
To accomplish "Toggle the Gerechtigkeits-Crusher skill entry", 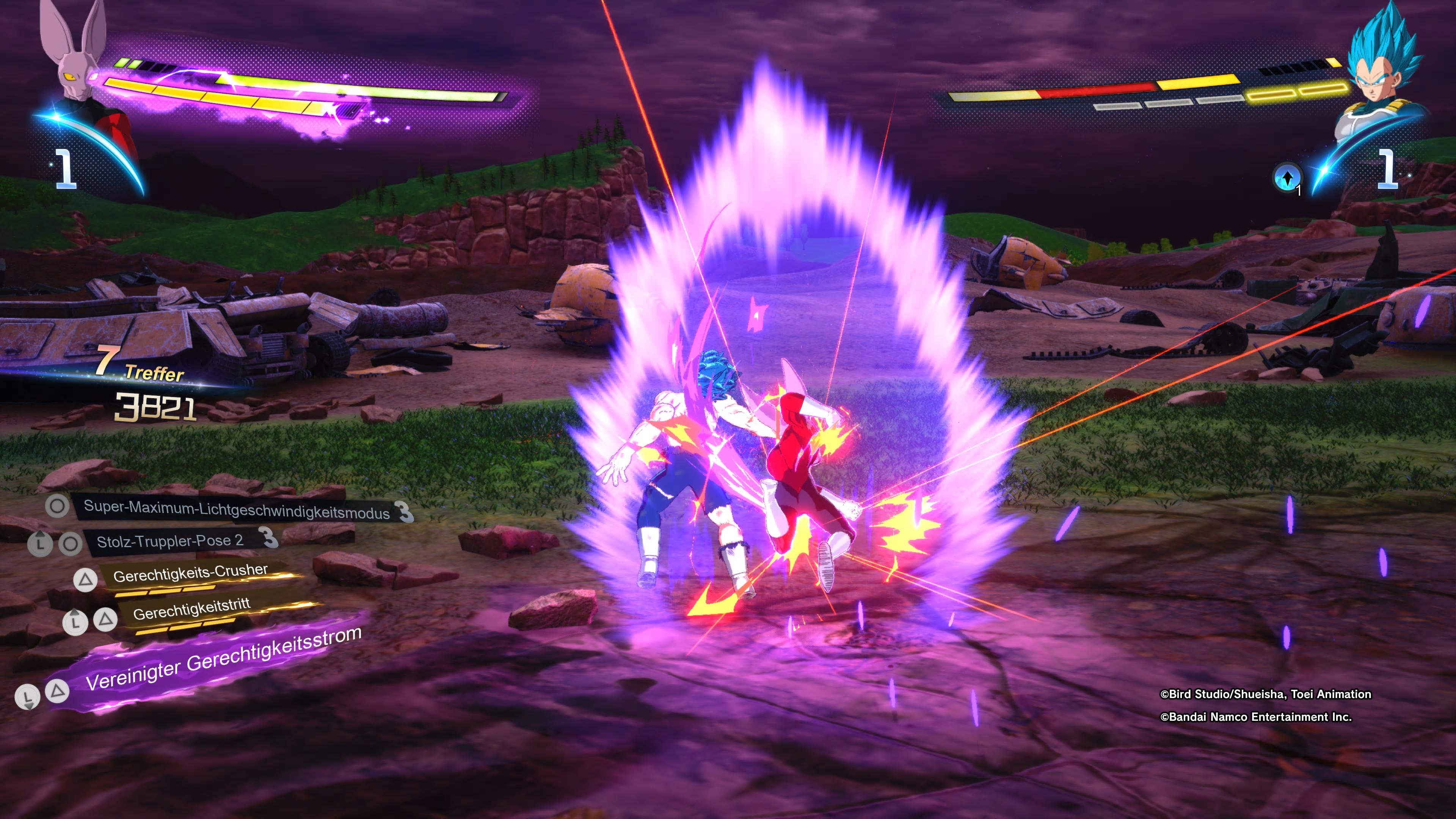I will (x=190, y=574).
